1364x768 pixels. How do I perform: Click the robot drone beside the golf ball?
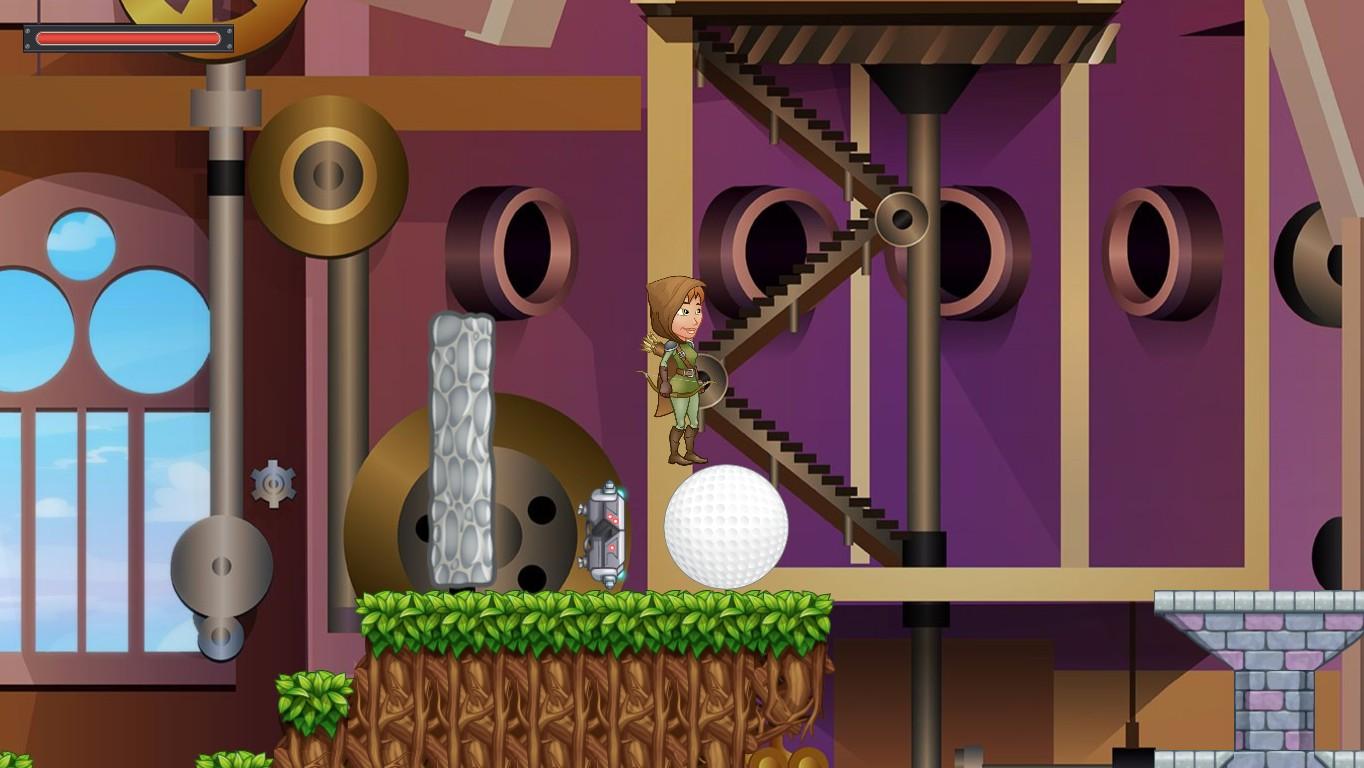pyautogui.click(x=604, y=530)
